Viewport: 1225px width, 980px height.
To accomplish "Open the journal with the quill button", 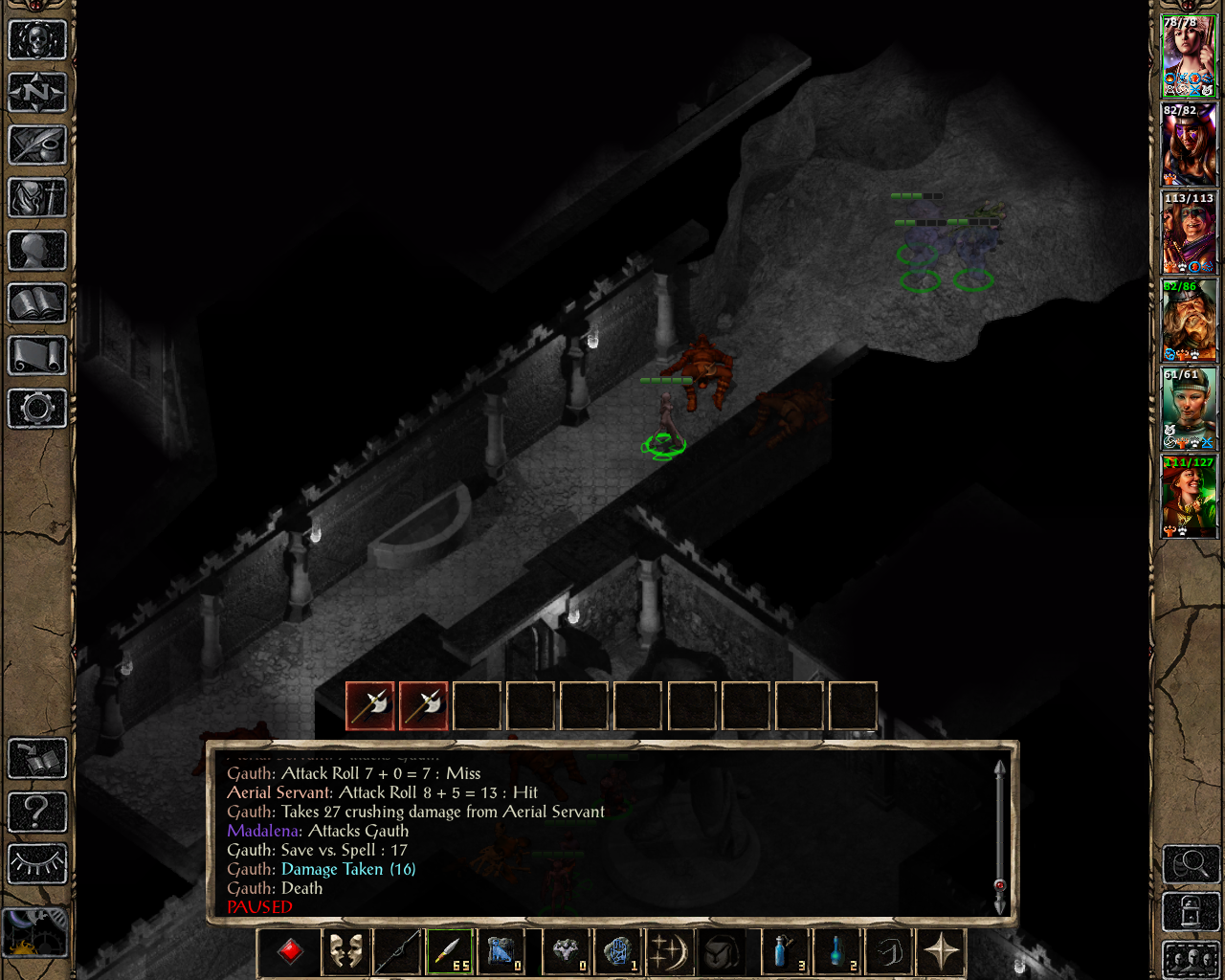I will point(37,145).
